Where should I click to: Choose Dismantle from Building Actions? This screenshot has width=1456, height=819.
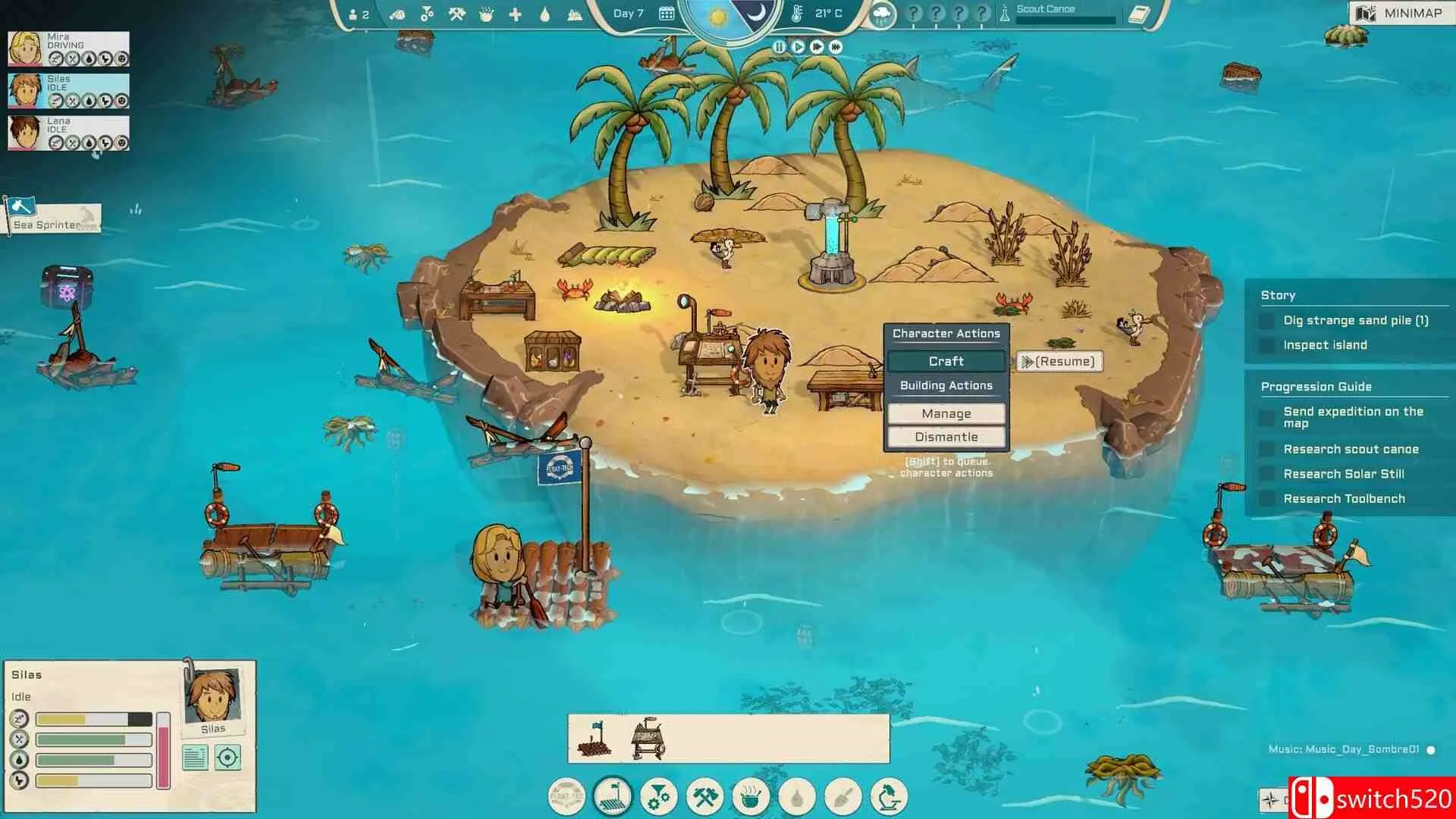(x=946, y=438)
